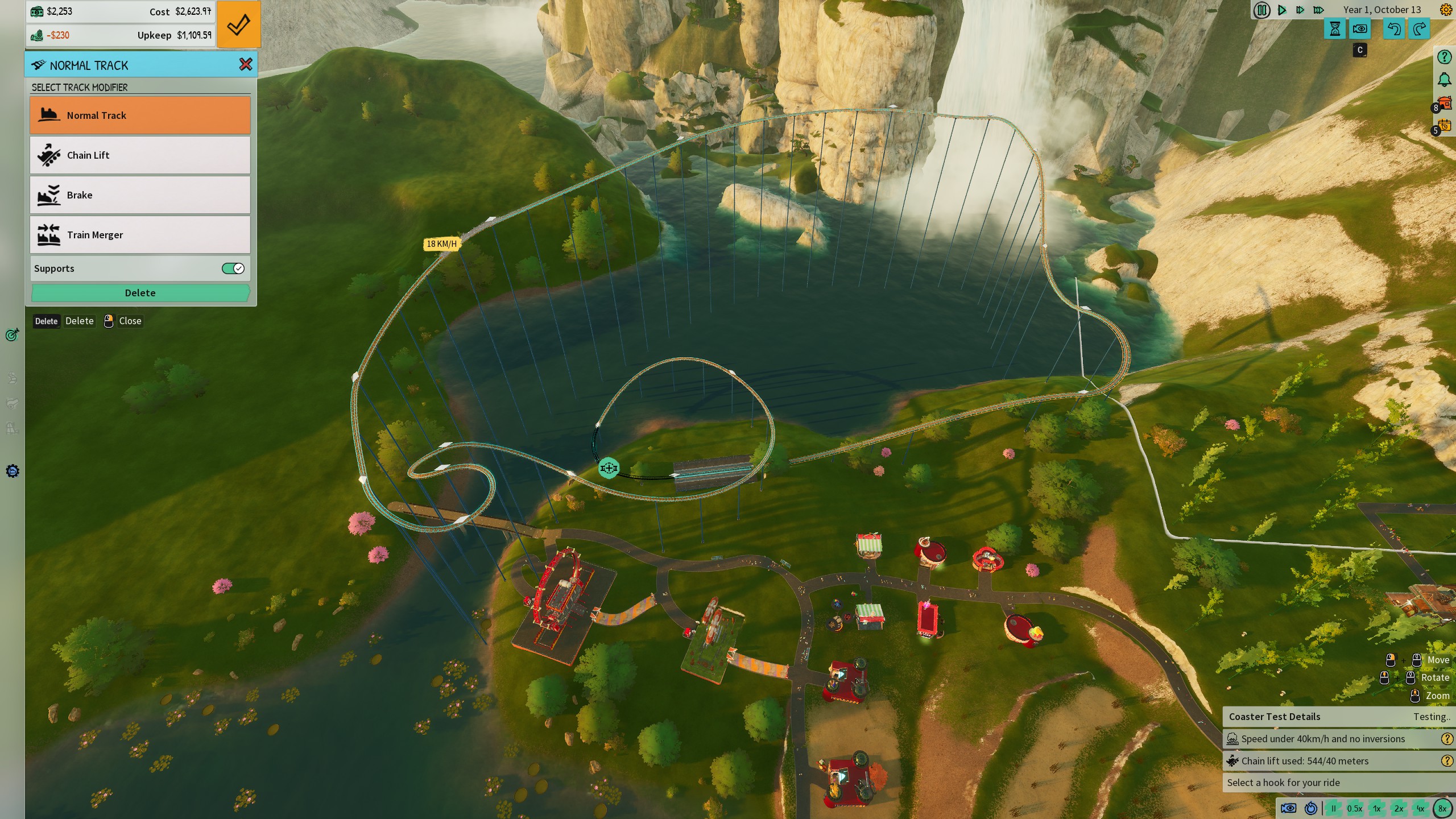Select the Normal Track modifier

coord(140,115)
